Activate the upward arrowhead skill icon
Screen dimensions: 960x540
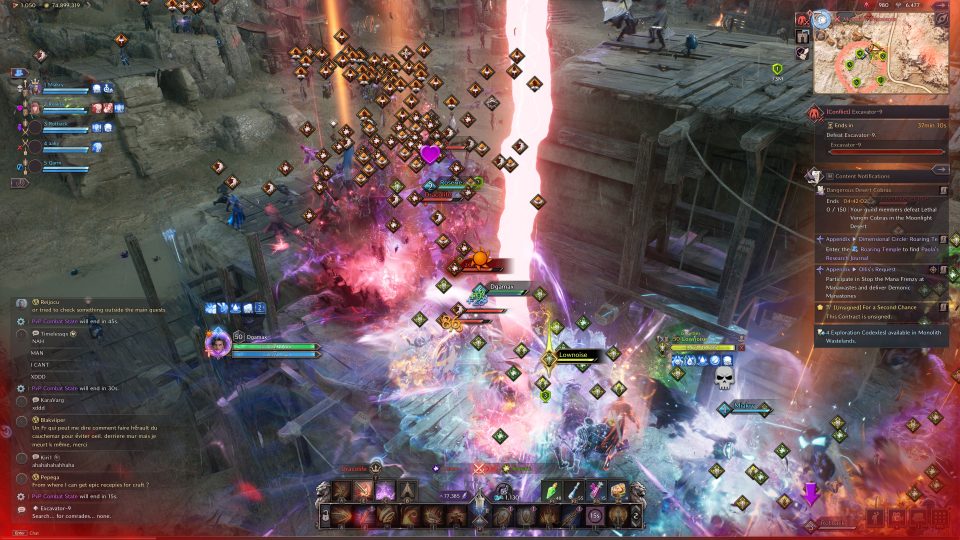tap(408, 491)
